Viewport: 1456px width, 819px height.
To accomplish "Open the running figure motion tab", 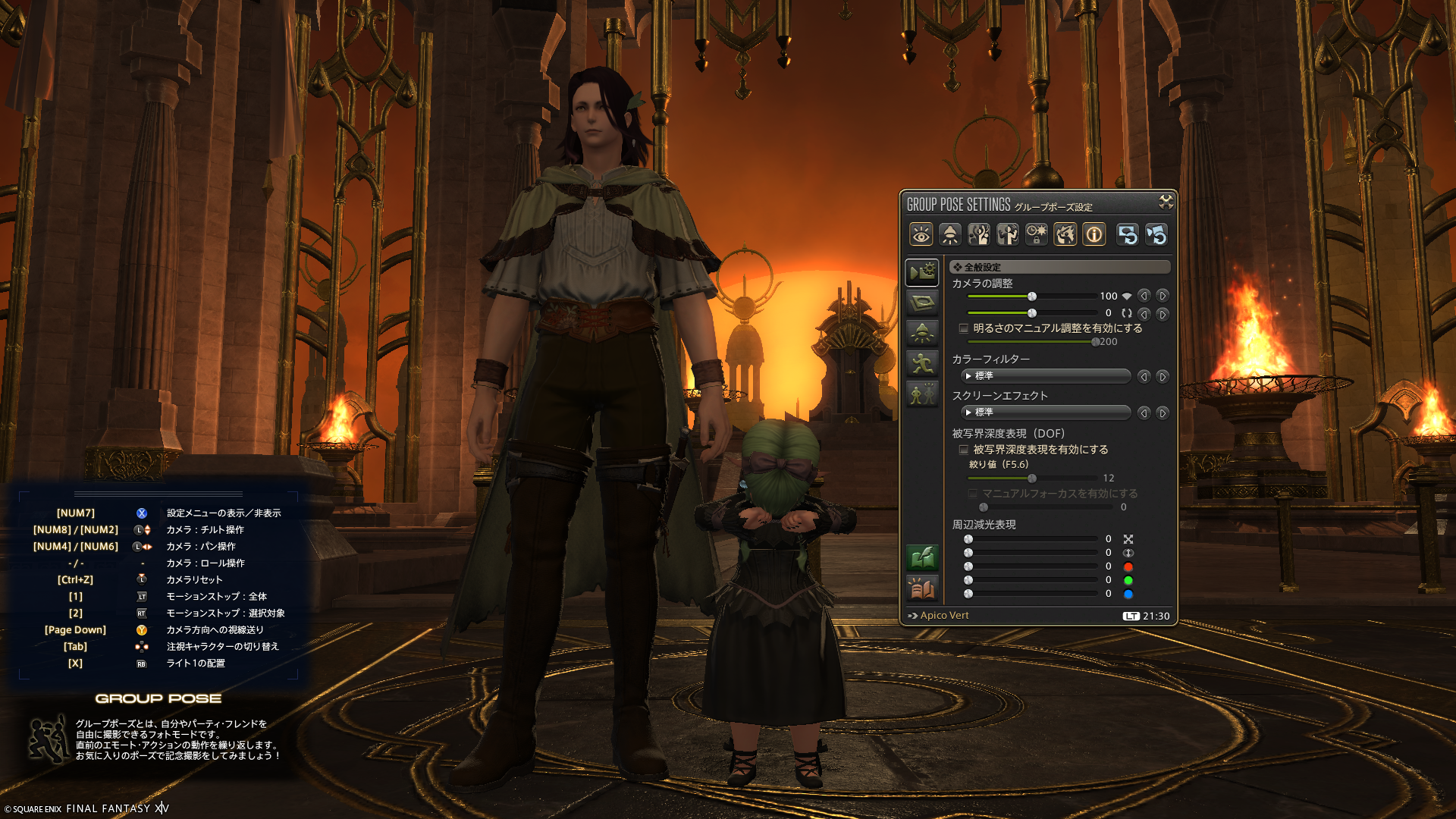I will tap(922, 363).
